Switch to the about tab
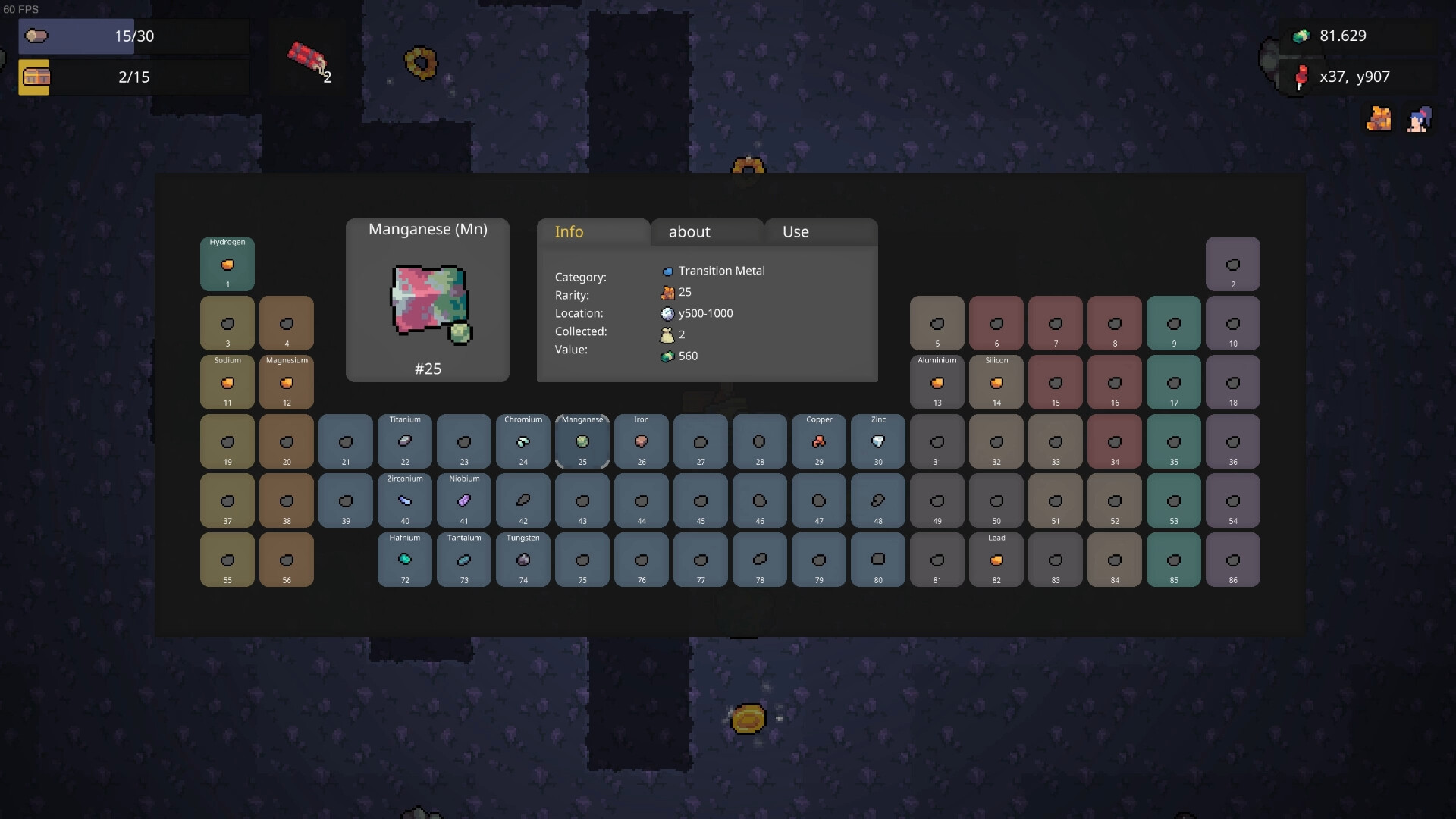The image size is (1456, 819). tap(706, 232)
